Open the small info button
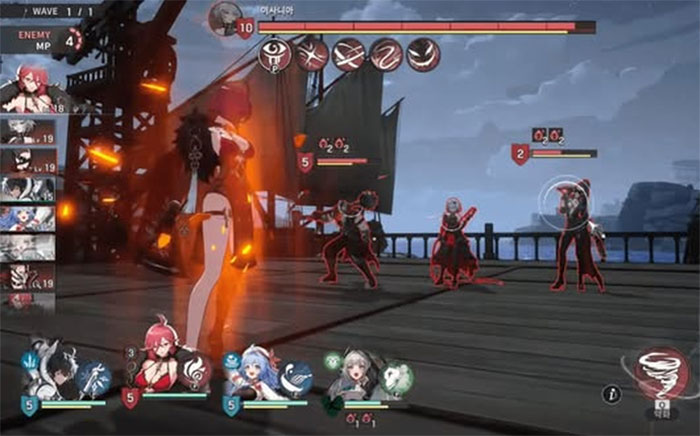 pos(612,394)
